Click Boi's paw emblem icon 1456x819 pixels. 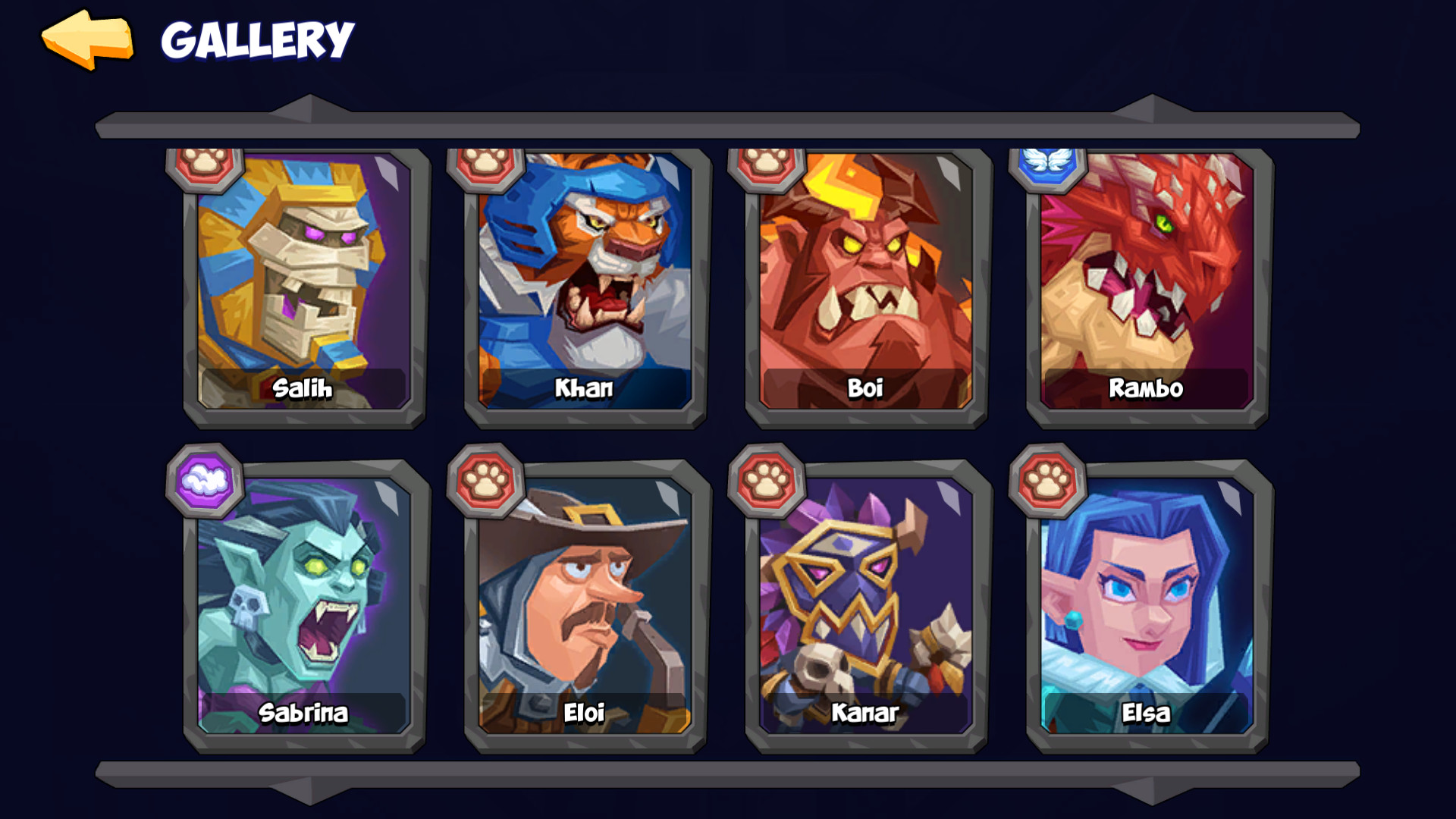point(766,168)
